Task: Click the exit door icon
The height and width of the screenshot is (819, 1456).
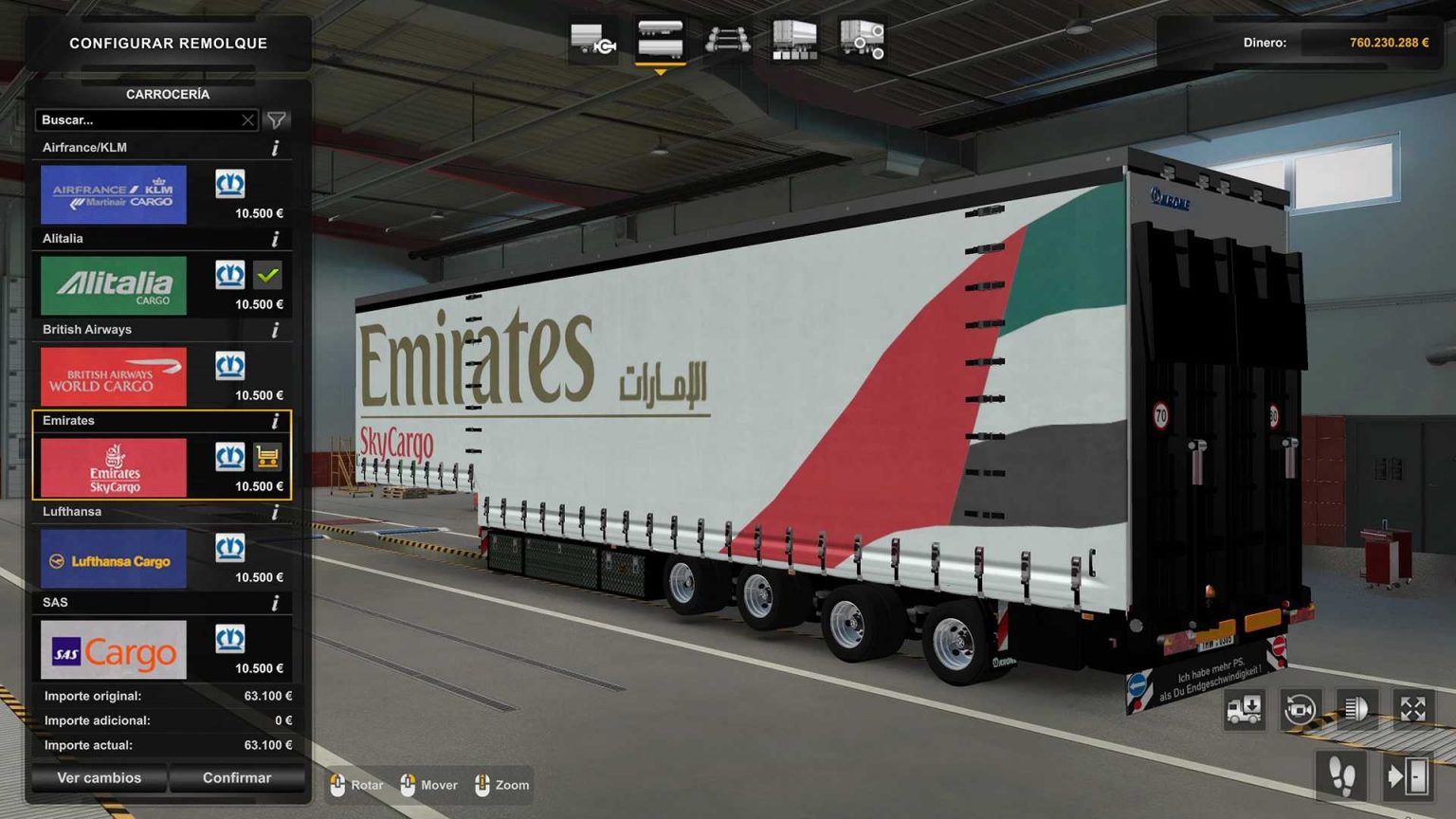Action: pos(1409,774)
